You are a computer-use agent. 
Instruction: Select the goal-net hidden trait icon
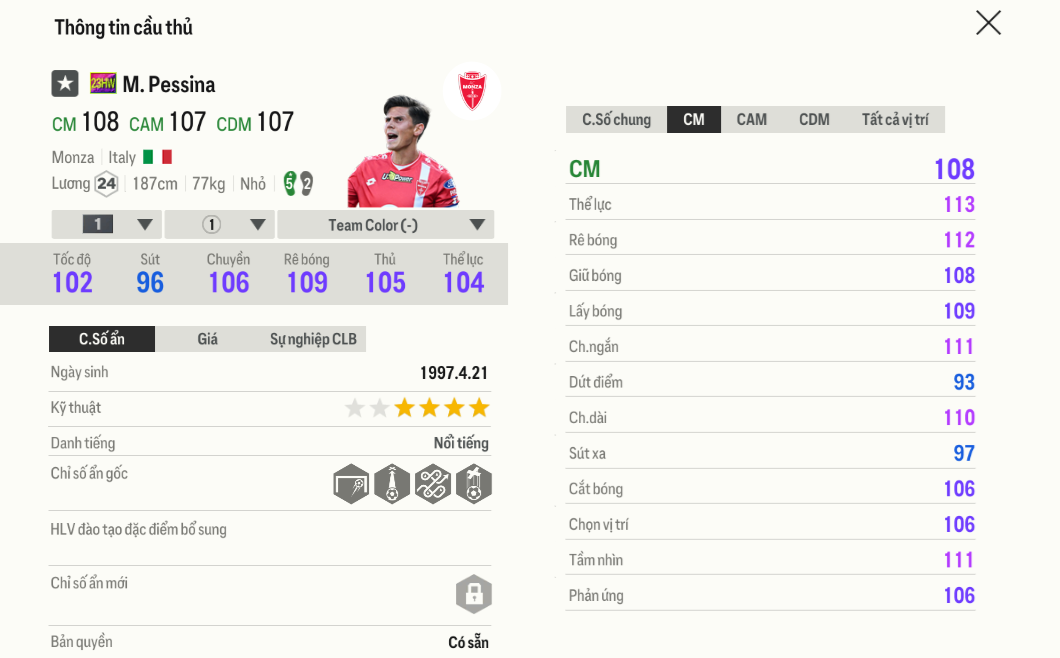pyautogui.click(x=351, y=484)
